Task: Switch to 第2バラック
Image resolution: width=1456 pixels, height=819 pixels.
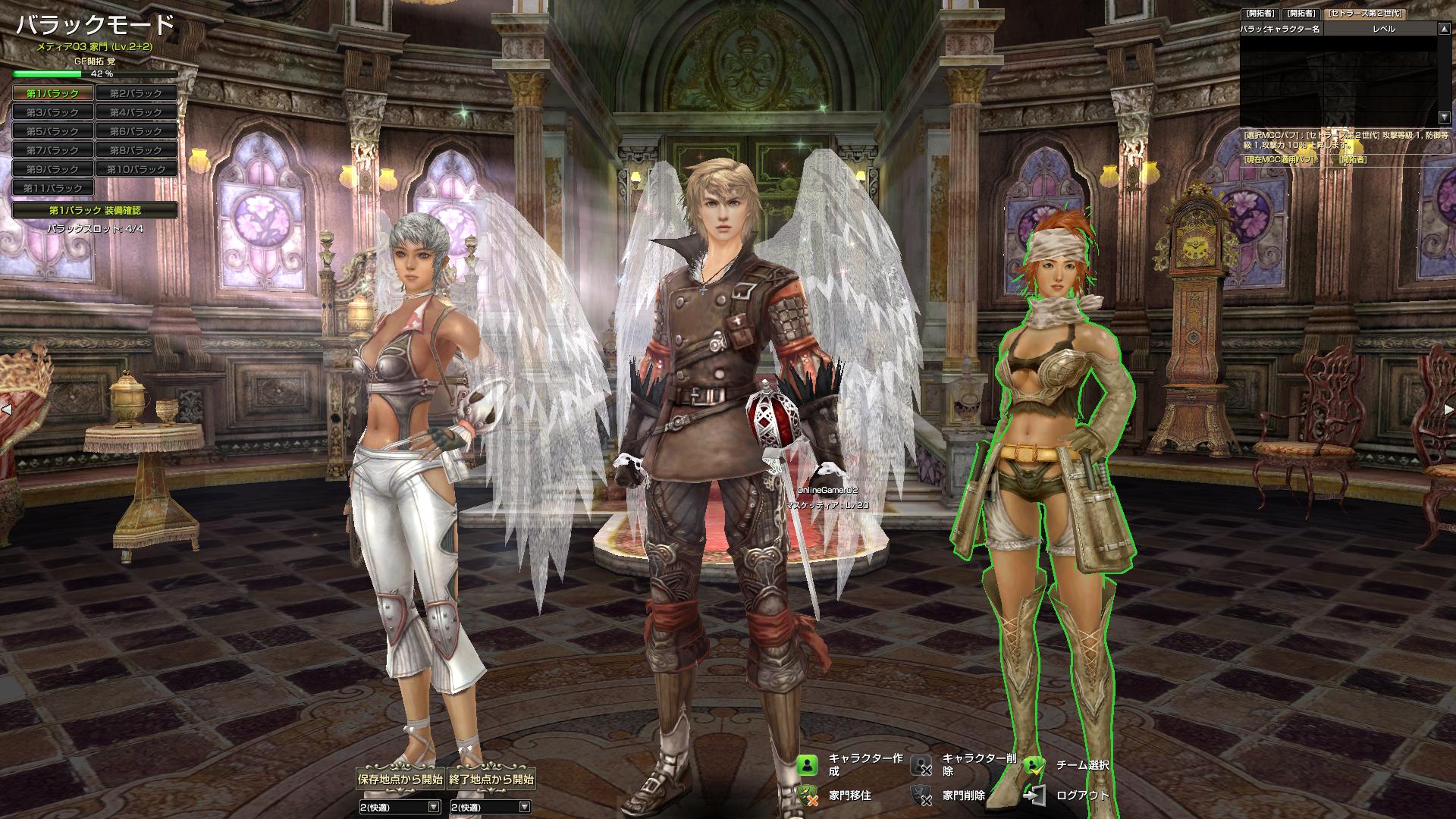Action: pos(136,93)
